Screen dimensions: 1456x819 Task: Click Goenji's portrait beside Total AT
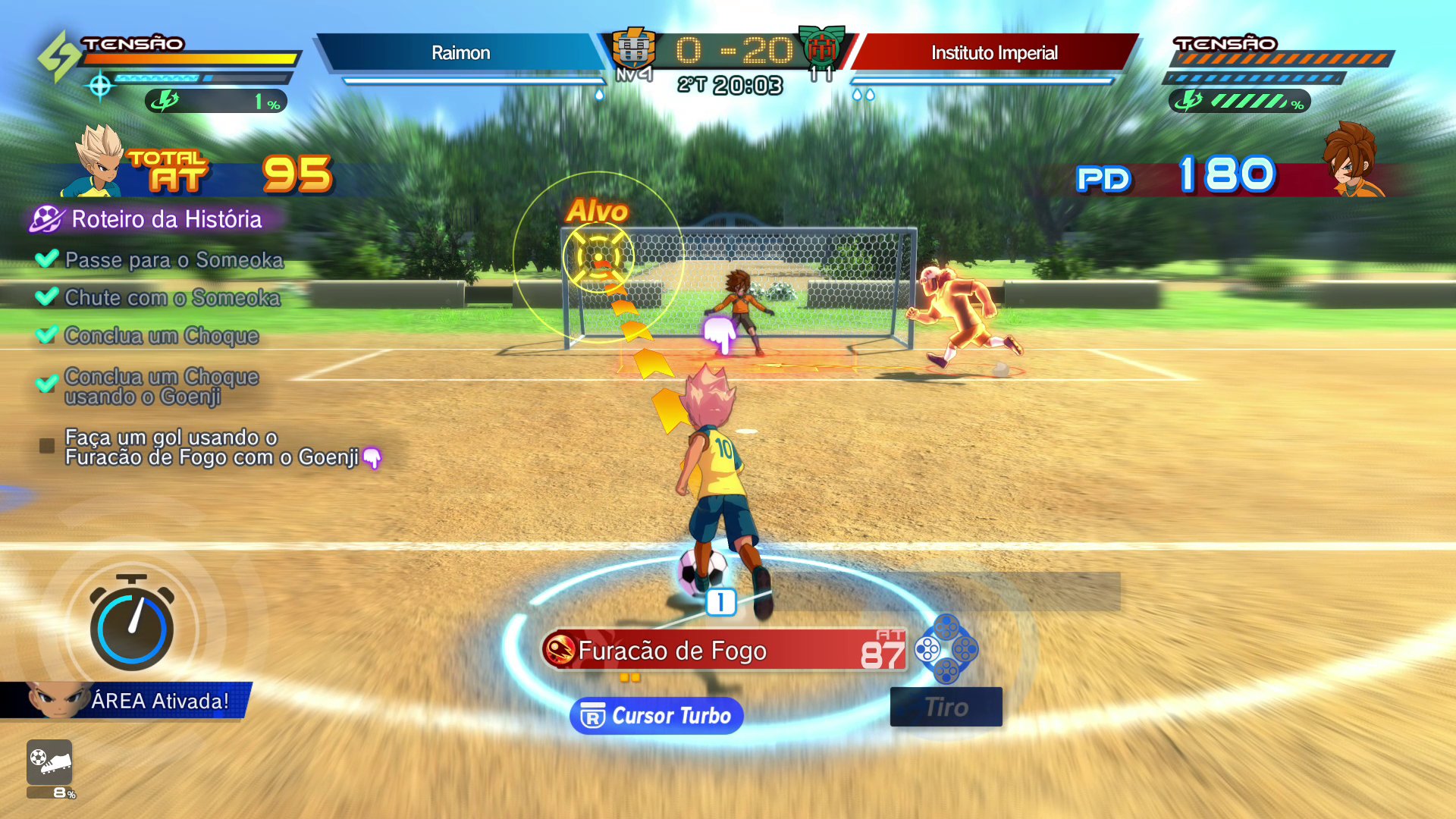pyautogui.click(x=99, y=162)
